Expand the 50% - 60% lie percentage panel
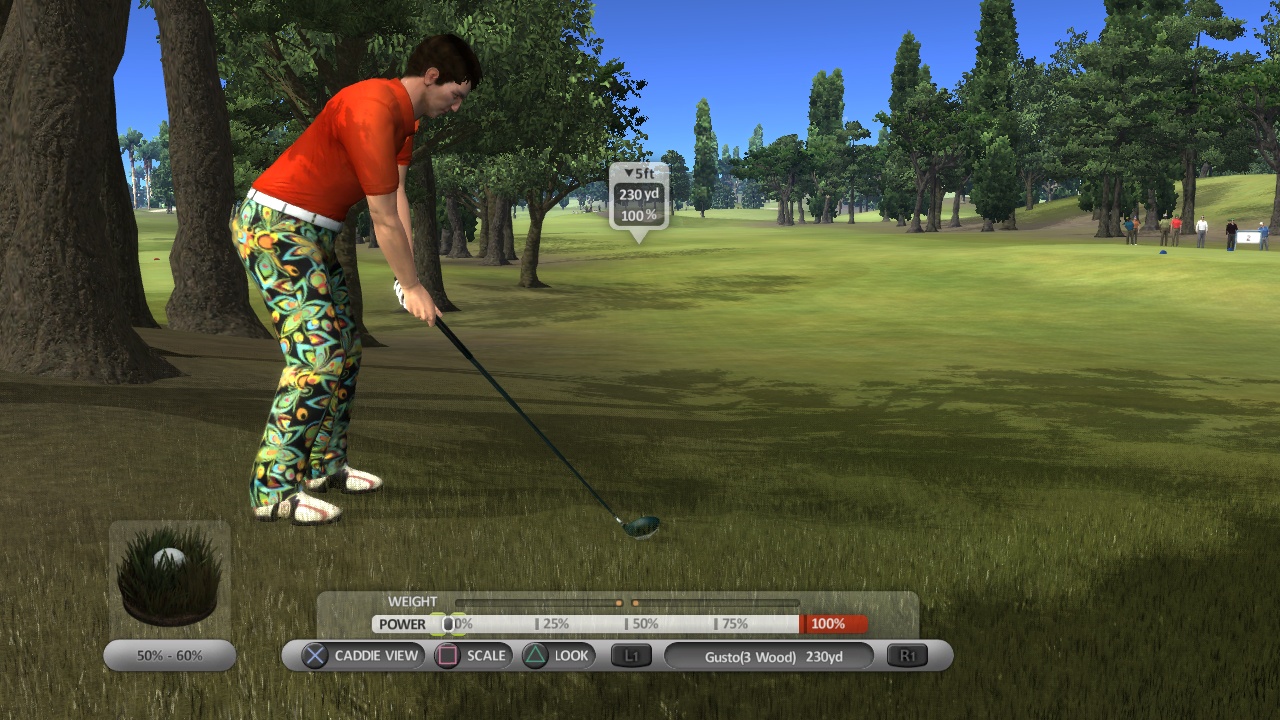This screenshot has width=1280, height=720. pyautogui.click(x=169, y=655)
